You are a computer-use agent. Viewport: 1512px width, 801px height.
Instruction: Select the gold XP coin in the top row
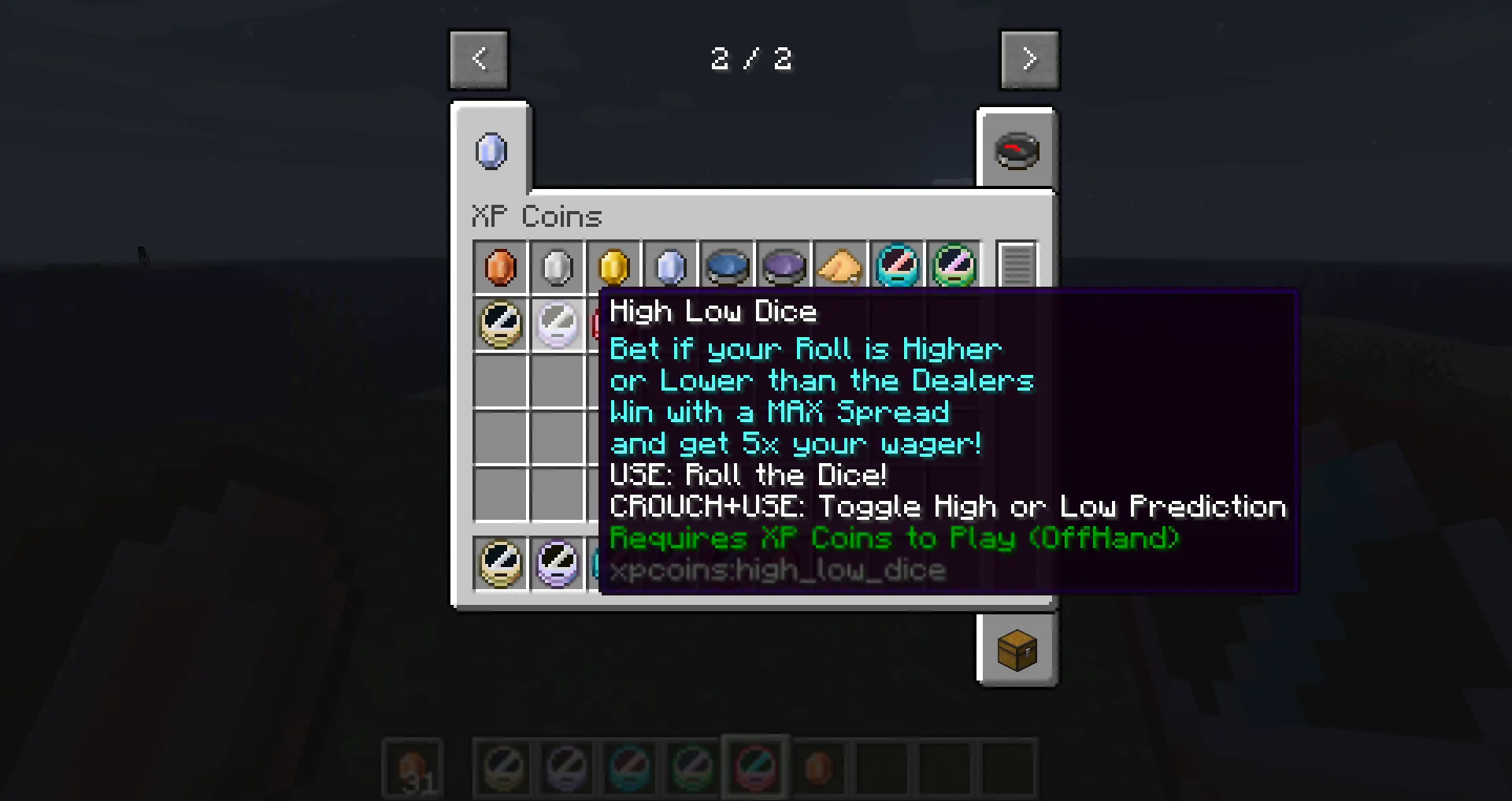click(613, 266)
